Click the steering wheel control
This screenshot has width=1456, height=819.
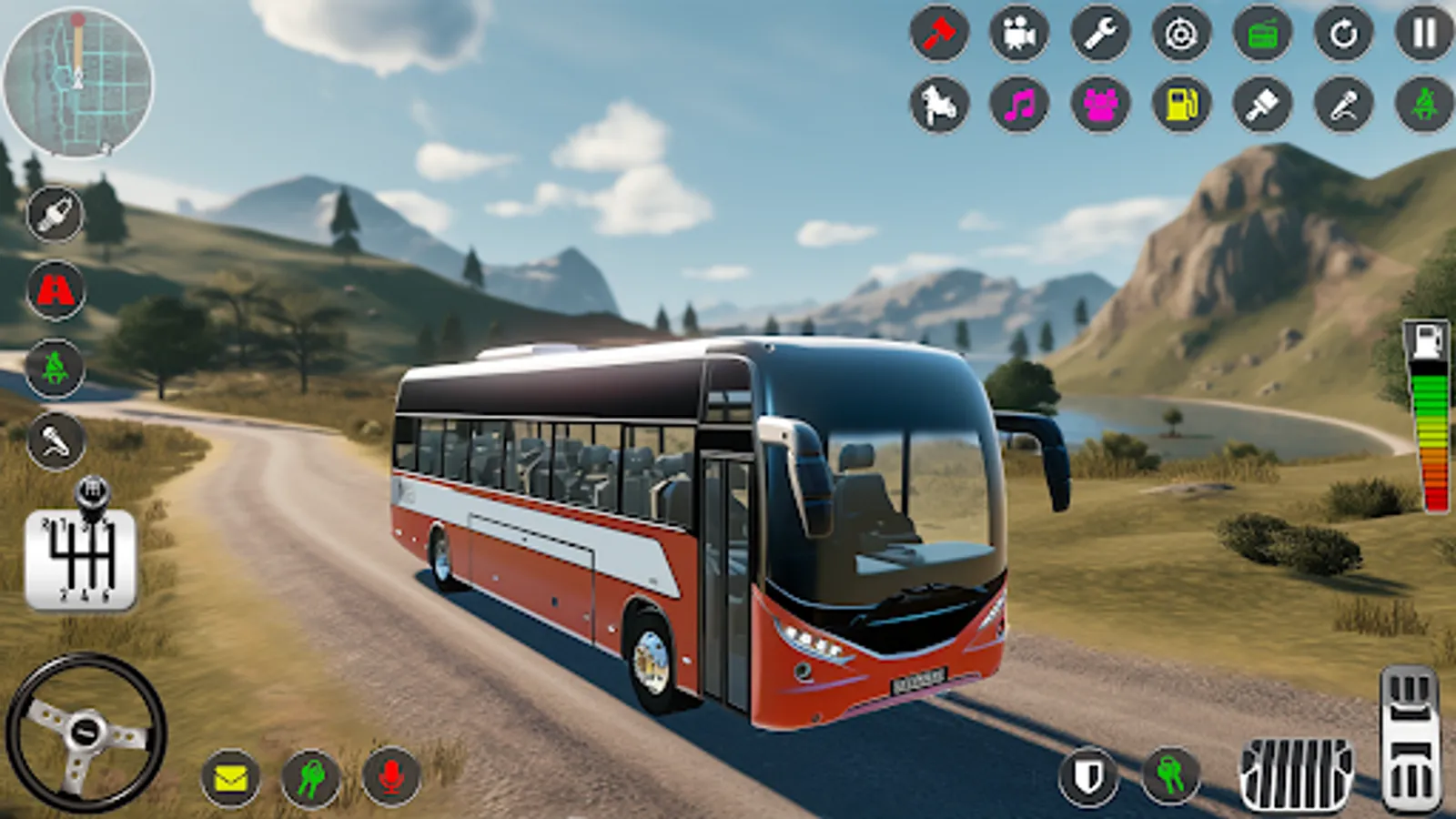pos(86,733)
